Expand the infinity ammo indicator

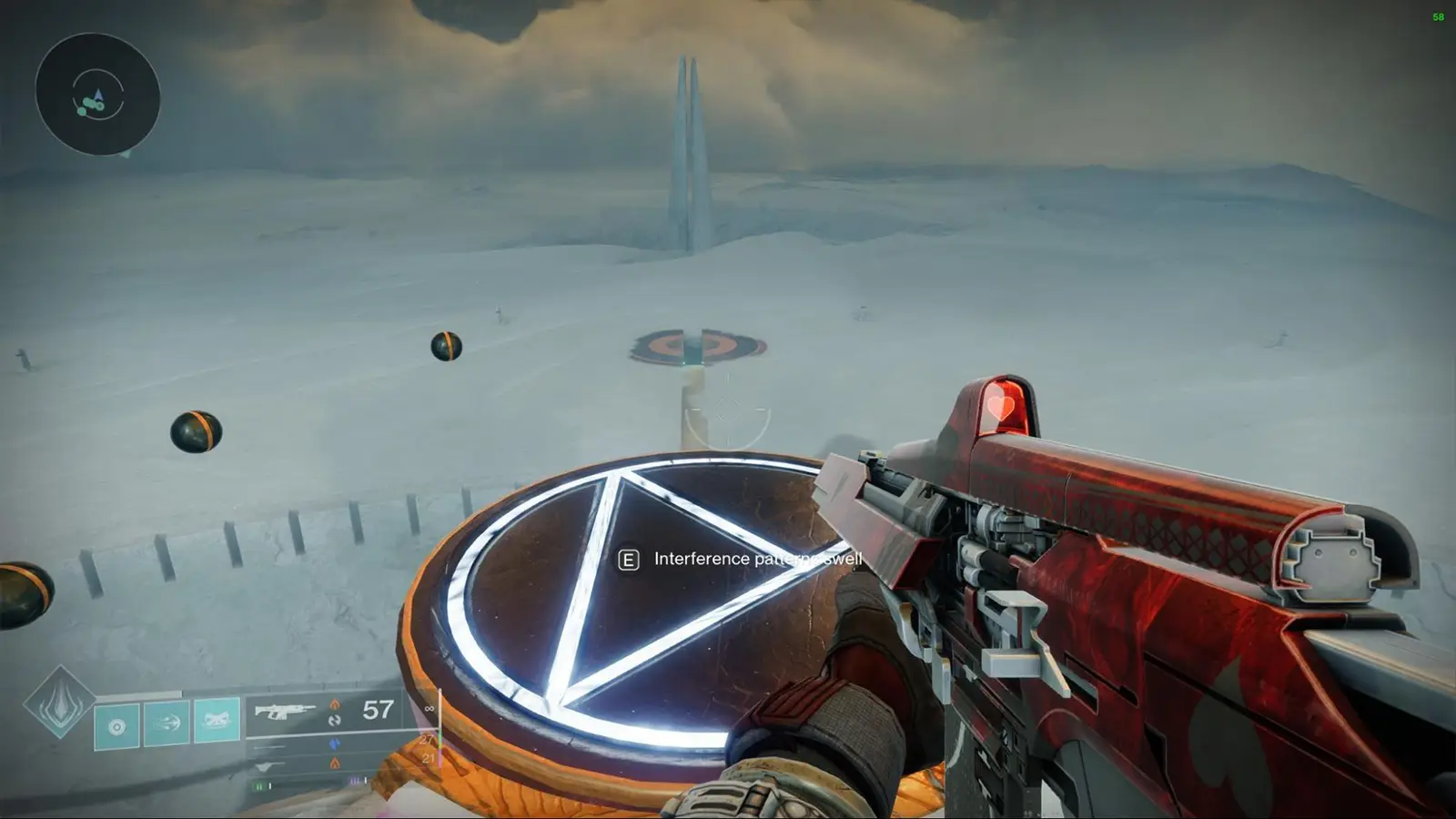coord(430,708)
